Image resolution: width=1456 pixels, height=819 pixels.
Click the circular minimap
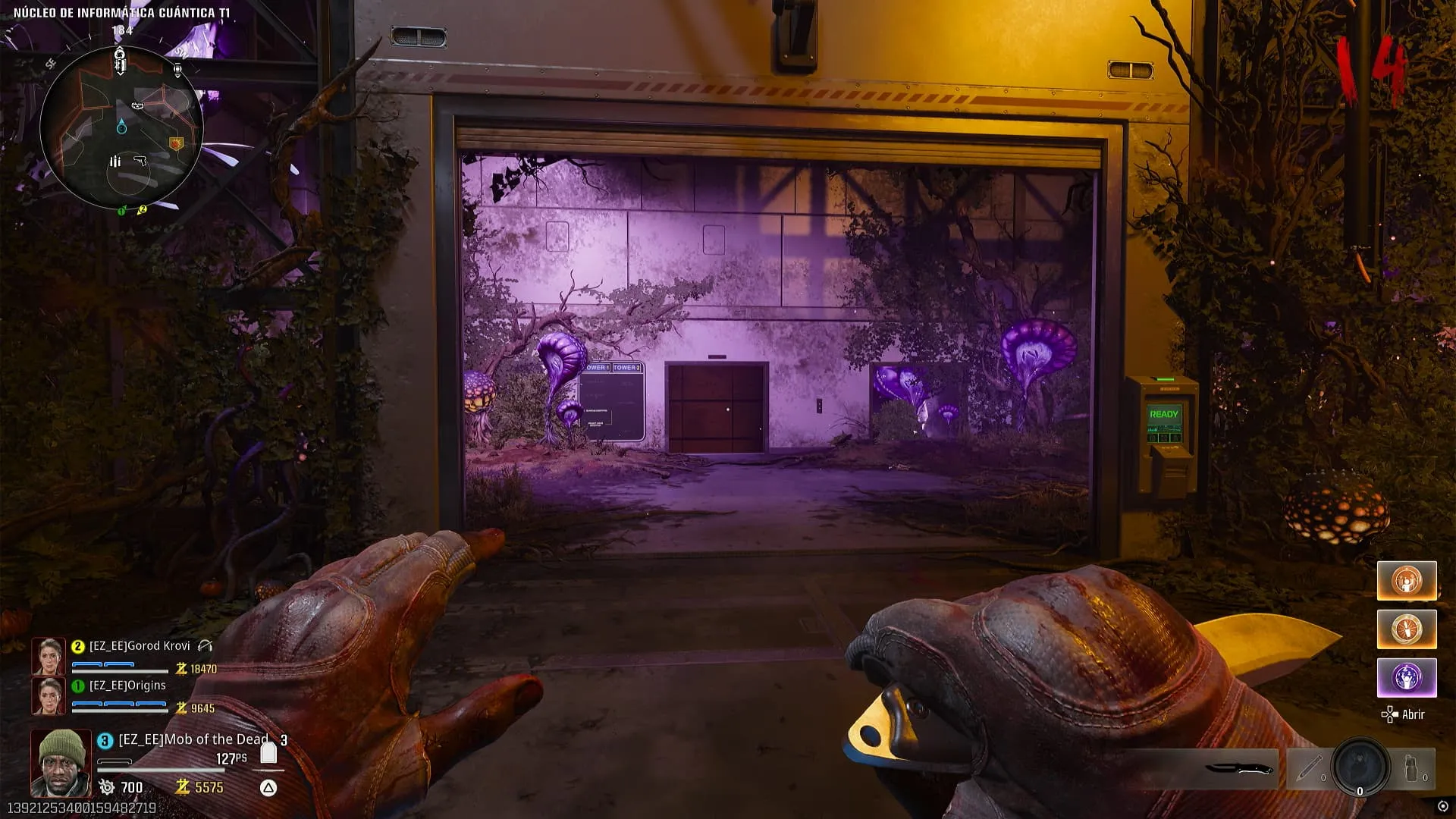[121, 129]
